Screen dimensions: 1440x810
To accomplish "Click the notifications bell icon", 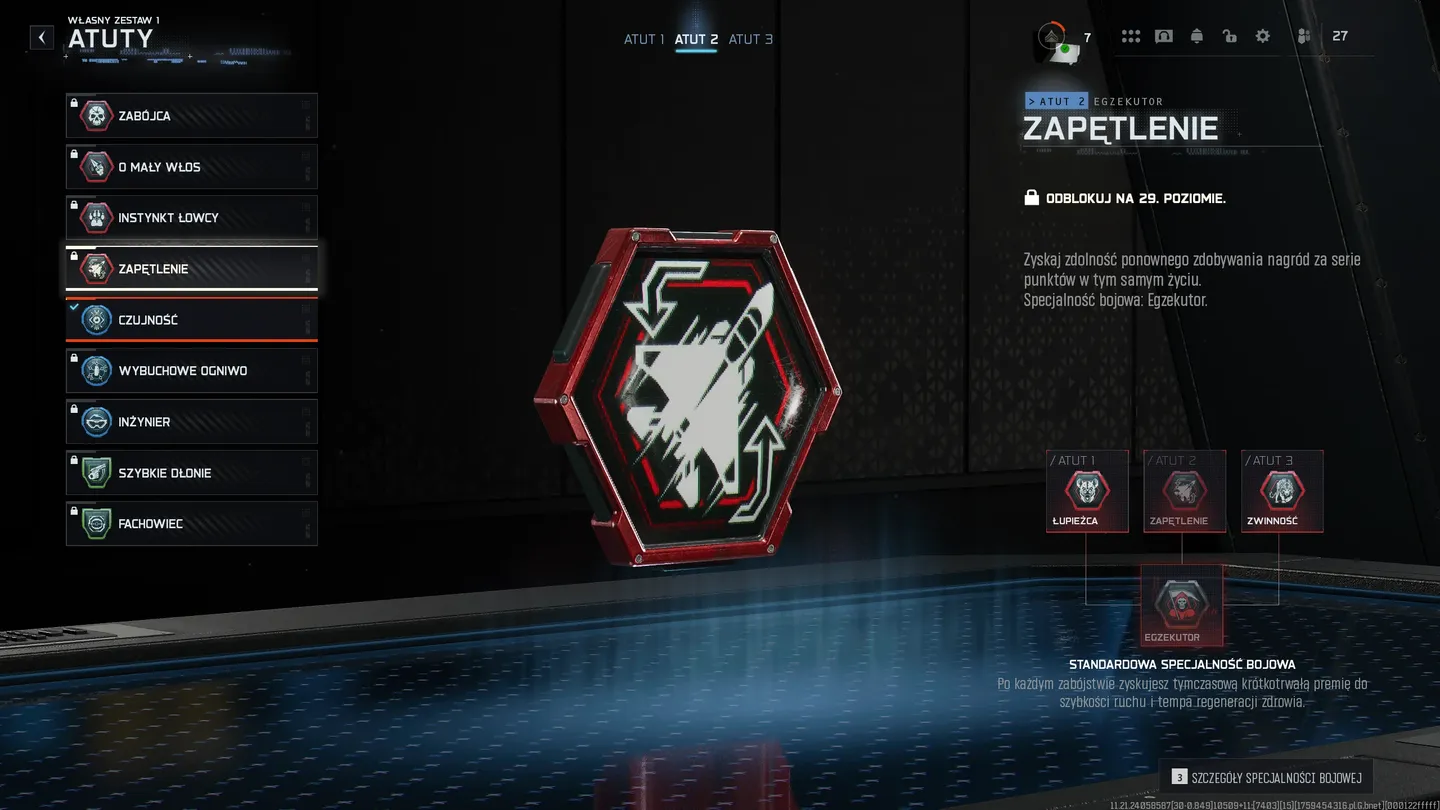I will click(x=1196, y=35).
